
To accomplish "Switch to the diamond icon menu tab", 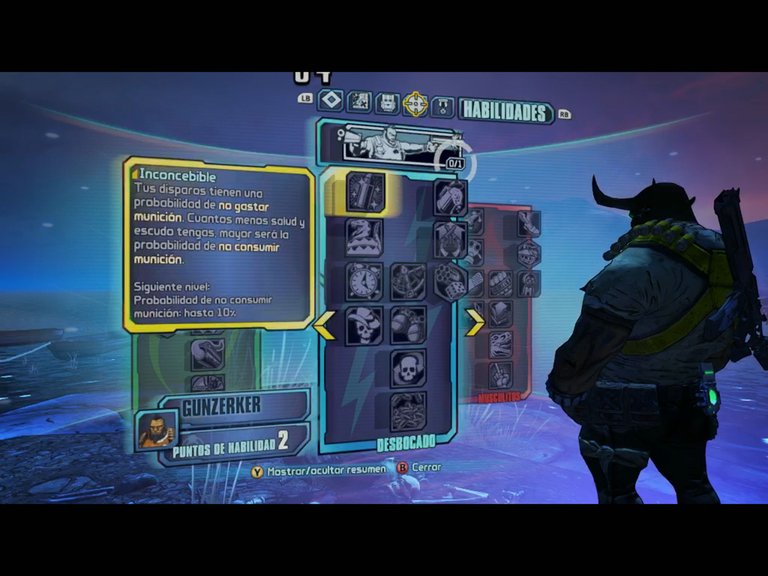I will (x=331, y=102).
